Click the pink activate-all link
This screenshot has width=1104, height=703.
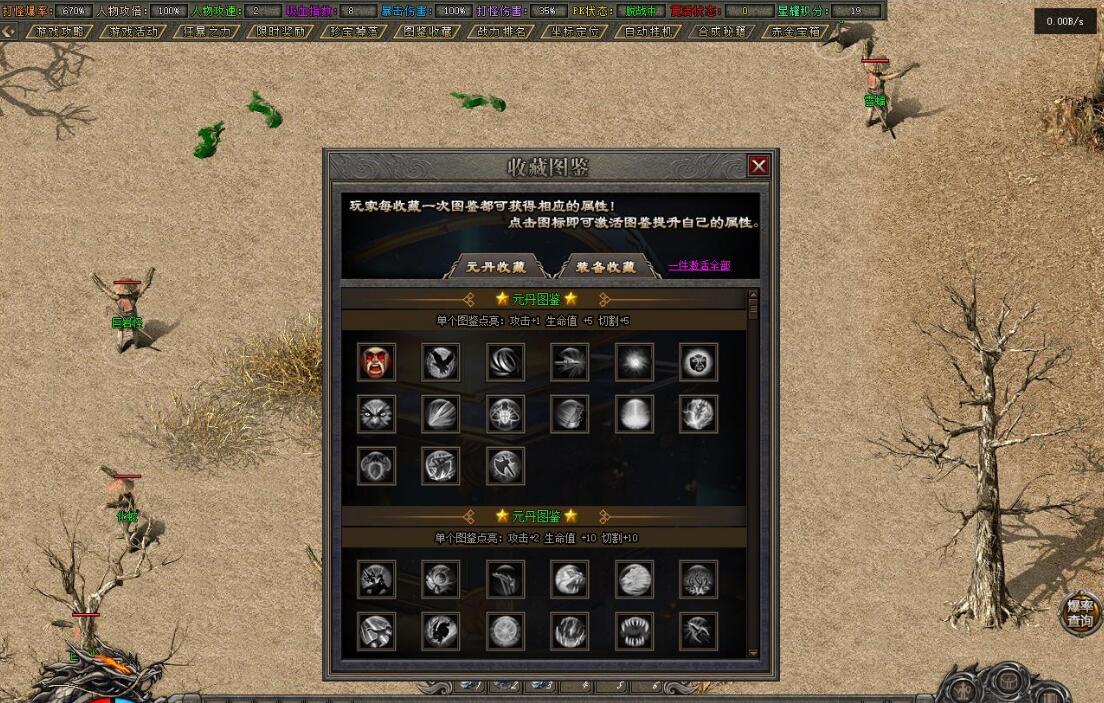699,266
